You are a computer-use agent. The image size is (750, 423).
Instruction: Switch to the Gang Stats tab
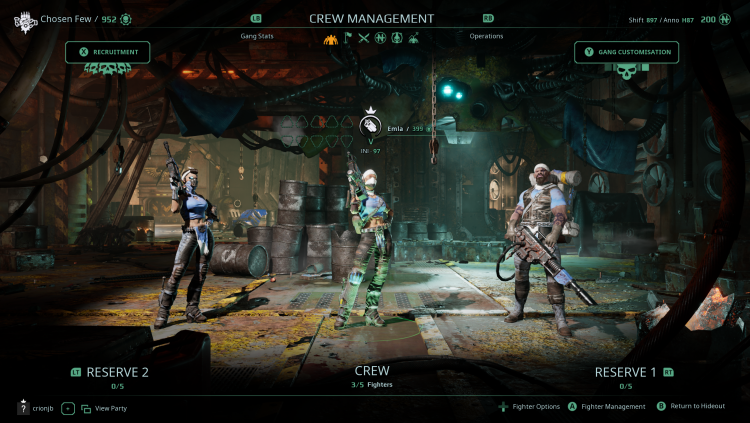(257, 36)
